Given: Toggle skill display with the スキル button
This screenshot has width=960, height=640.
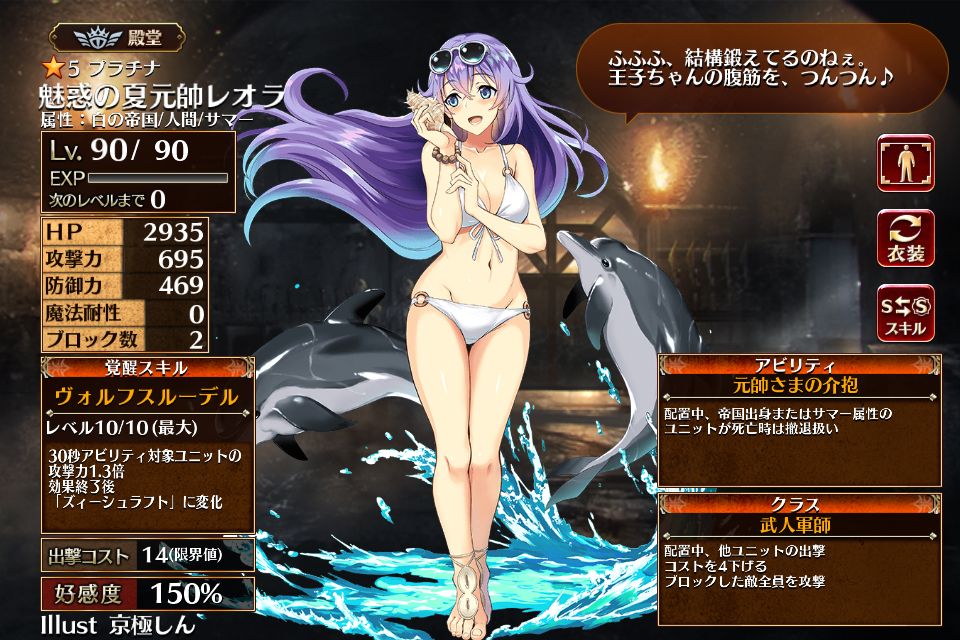Looking at the screenshot, I should point(905,313).
